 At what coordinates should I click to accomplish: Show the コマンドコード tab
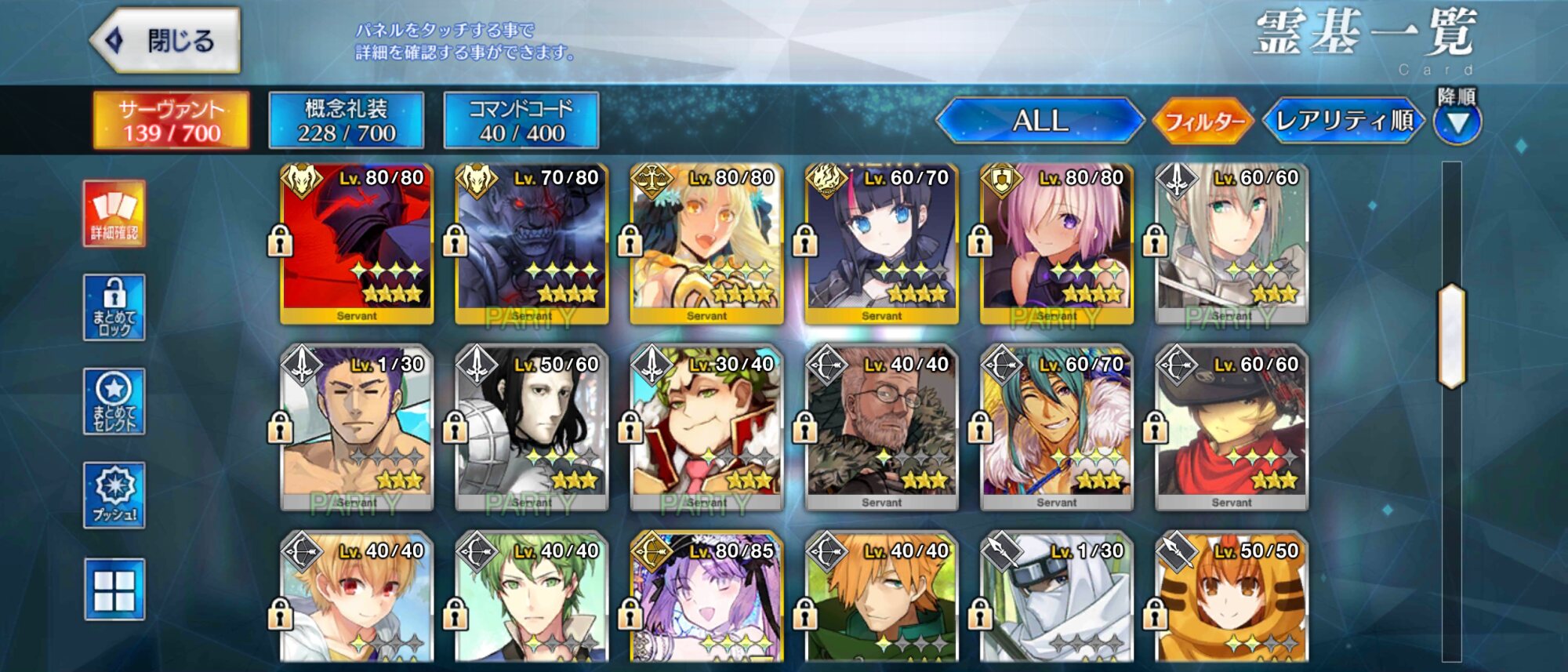click(x=521, y=121)
